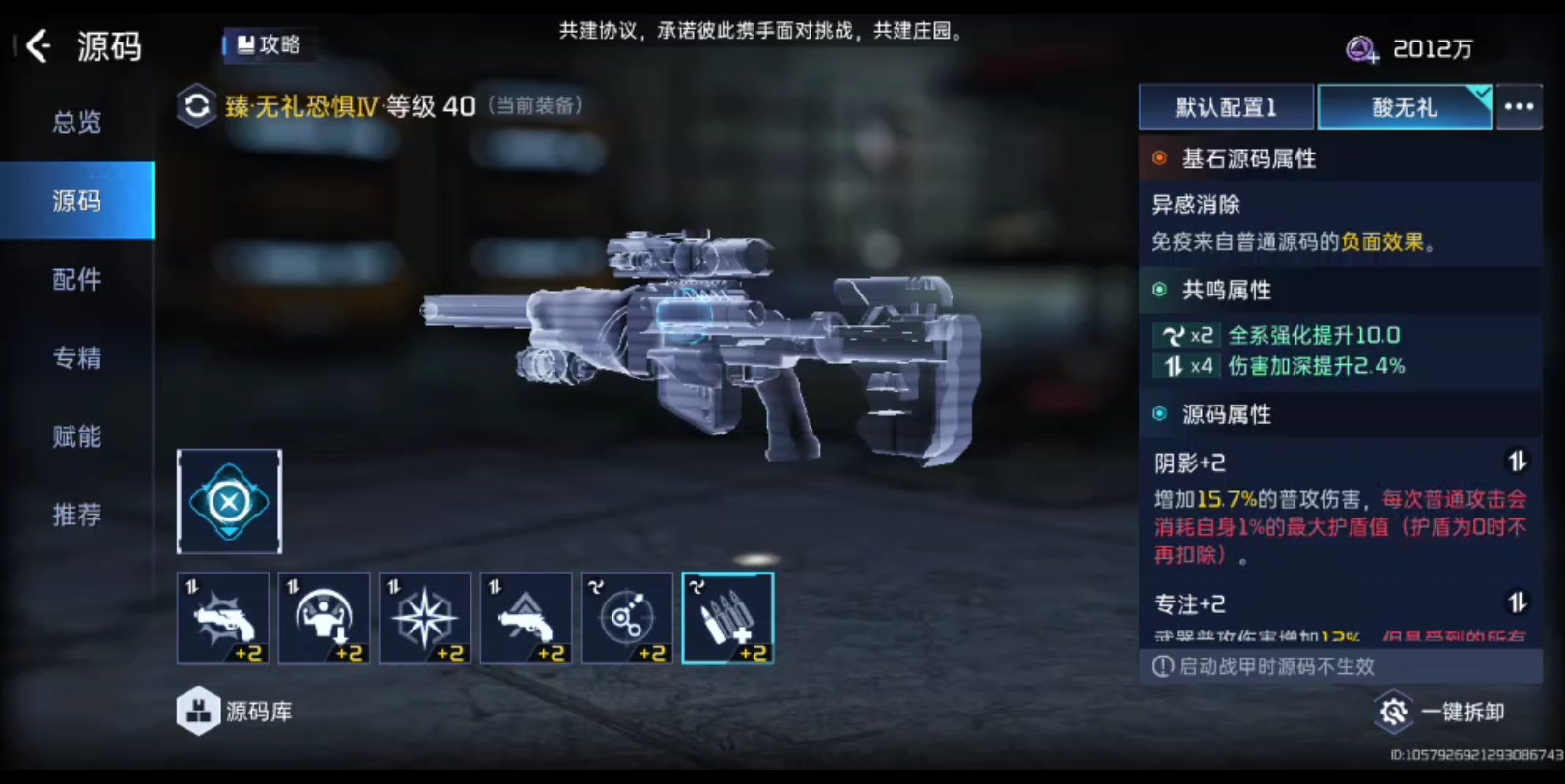Switch to the 配件 sidebar tab
The image size is (1565, 784).
pyautogui.click(x=76, y=279)
